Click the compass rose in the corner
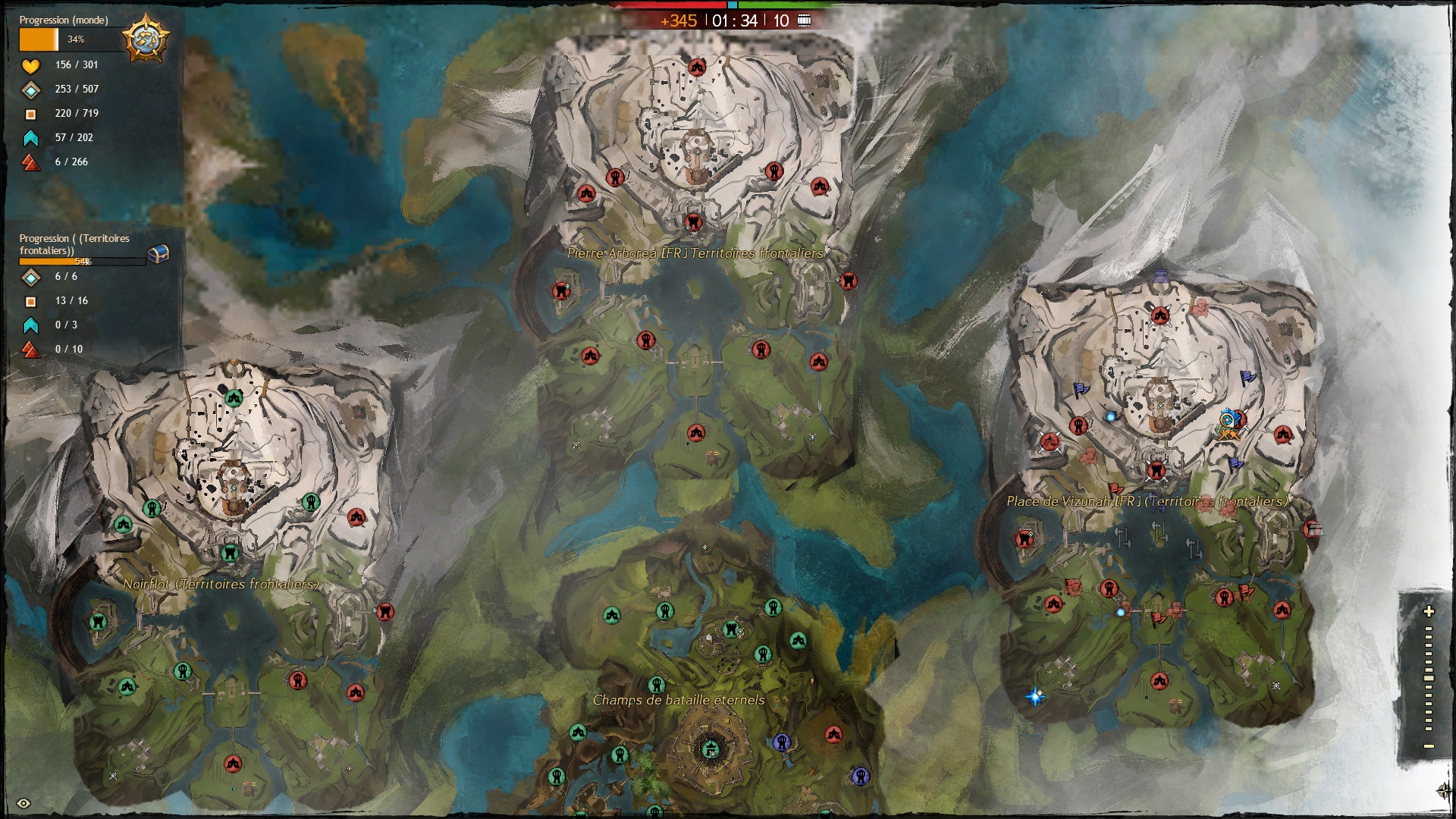The height and width of the screenshot is (819, 1456). 1445,791
